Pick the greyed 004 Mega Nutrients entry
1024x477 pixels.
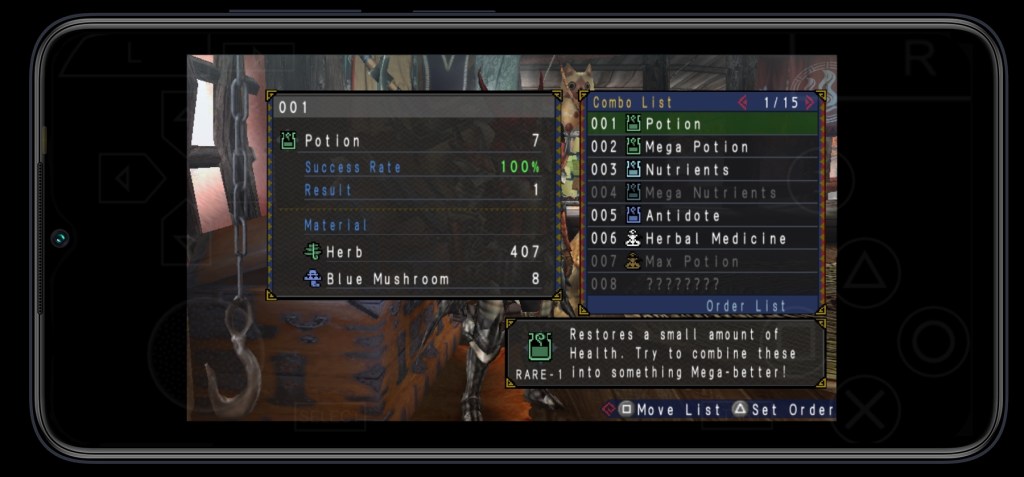(x=702, y=193)
